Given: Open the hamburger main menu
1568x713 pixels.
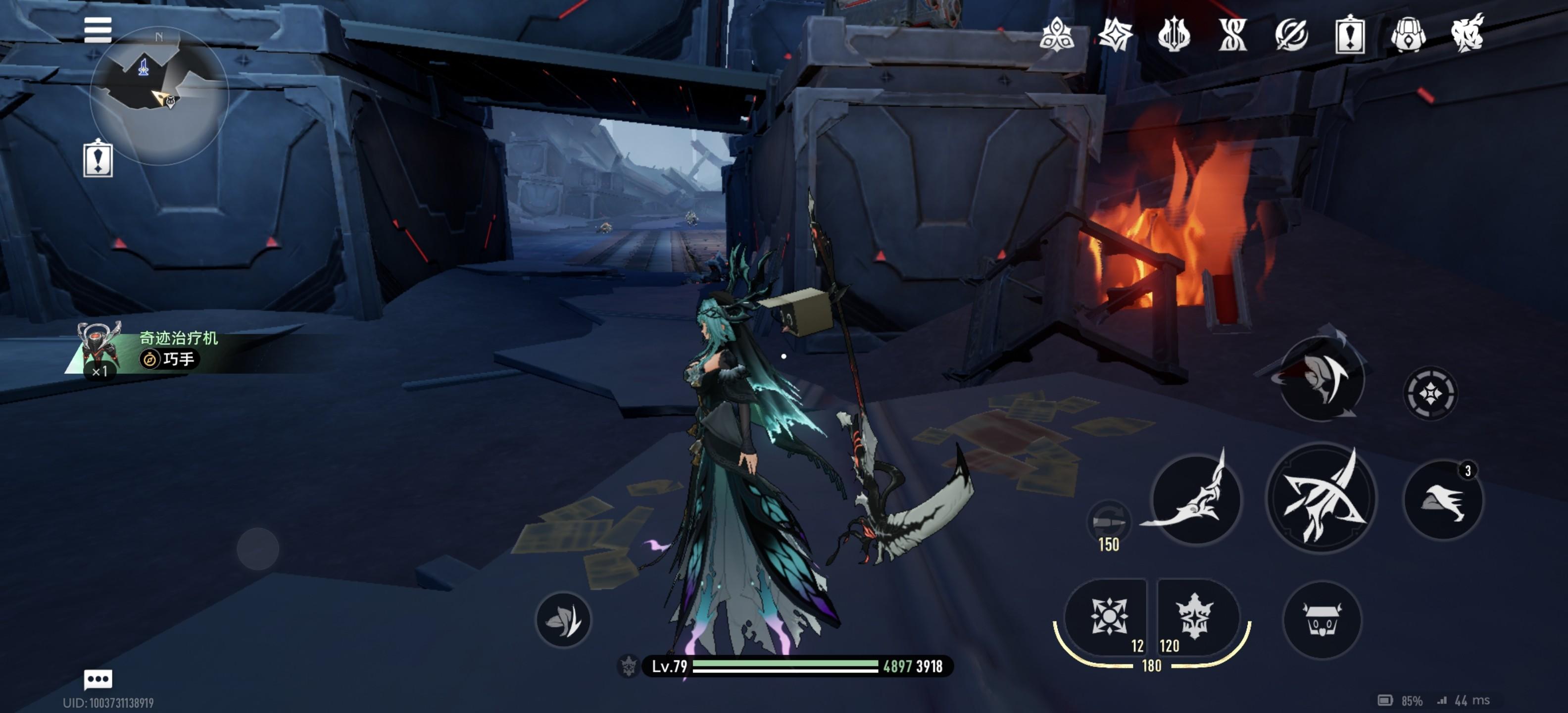Looking at the screenshot, I should tap(98, 30).
